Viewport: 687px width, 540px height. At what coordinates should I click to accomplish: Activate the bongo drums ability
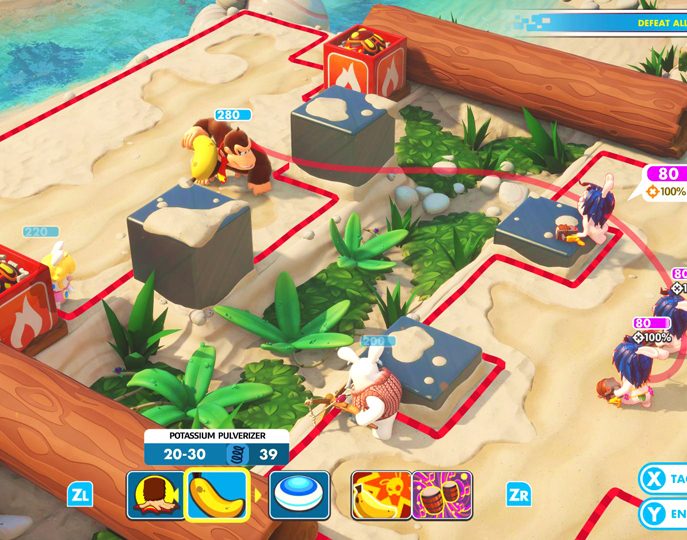tap(441, 495)
